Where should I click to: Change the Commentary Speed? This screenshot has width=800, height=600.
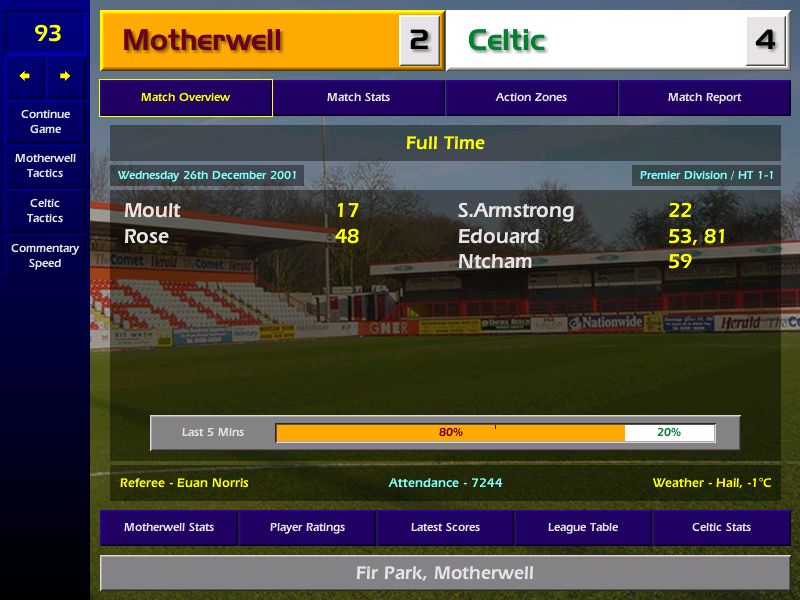pyautogui.click(x=45, y=255)
